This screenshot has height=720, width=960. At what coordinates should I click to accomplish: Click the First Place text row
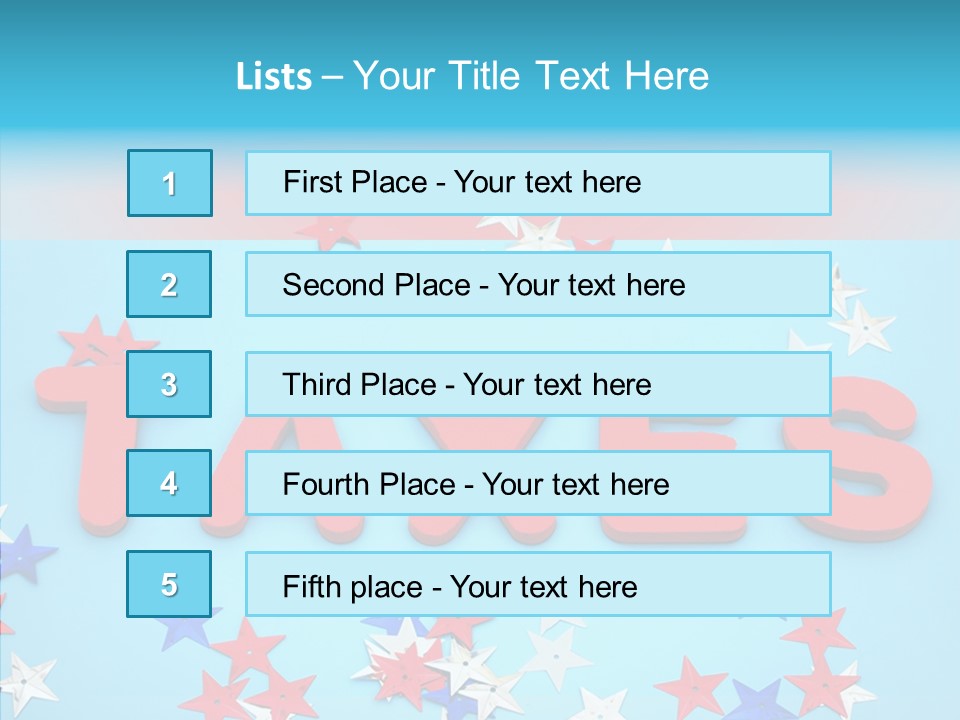click(538, 183)
